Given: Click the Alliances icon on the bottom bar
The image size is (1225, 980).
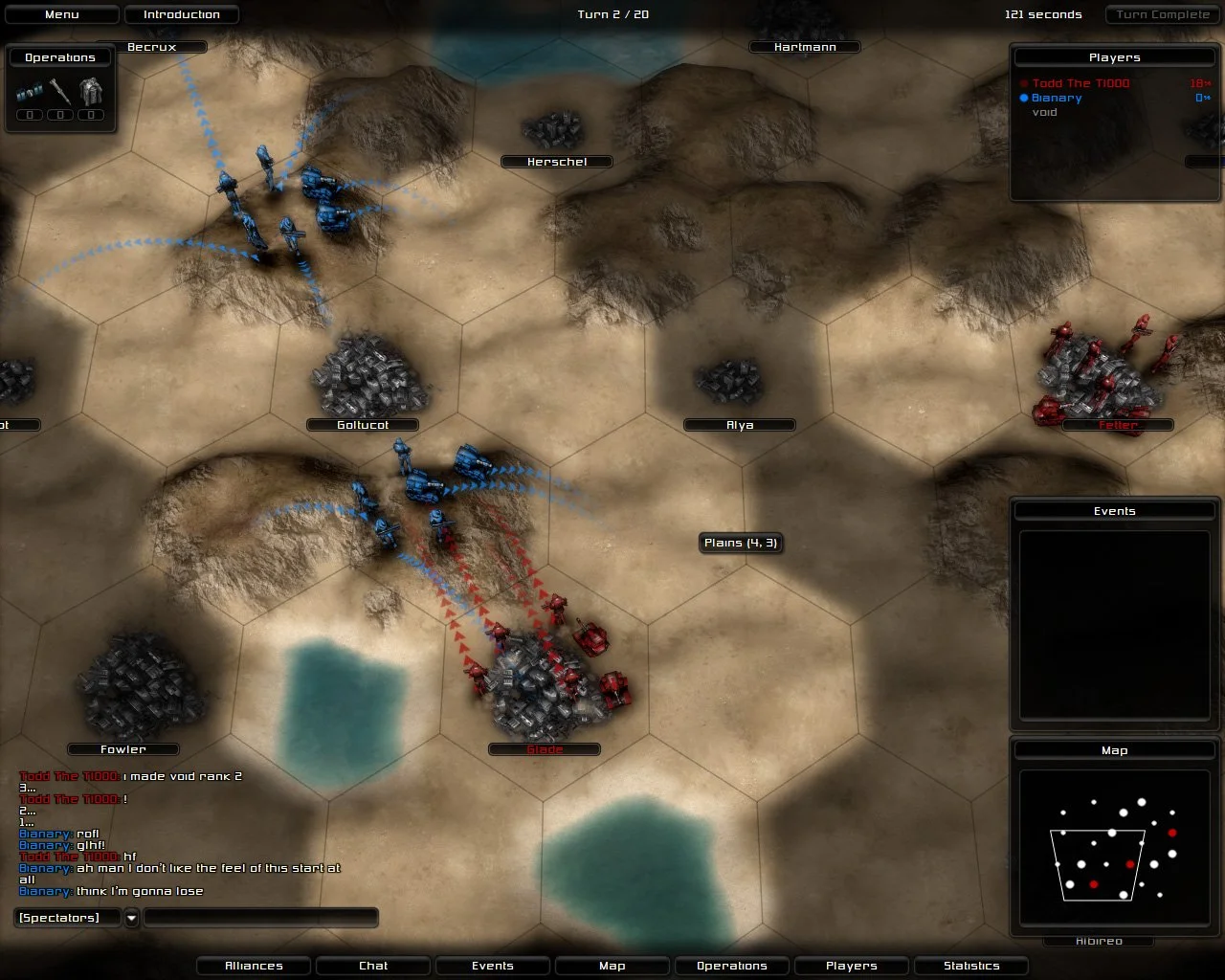Looking at the screenshot, I should [253, 966].
